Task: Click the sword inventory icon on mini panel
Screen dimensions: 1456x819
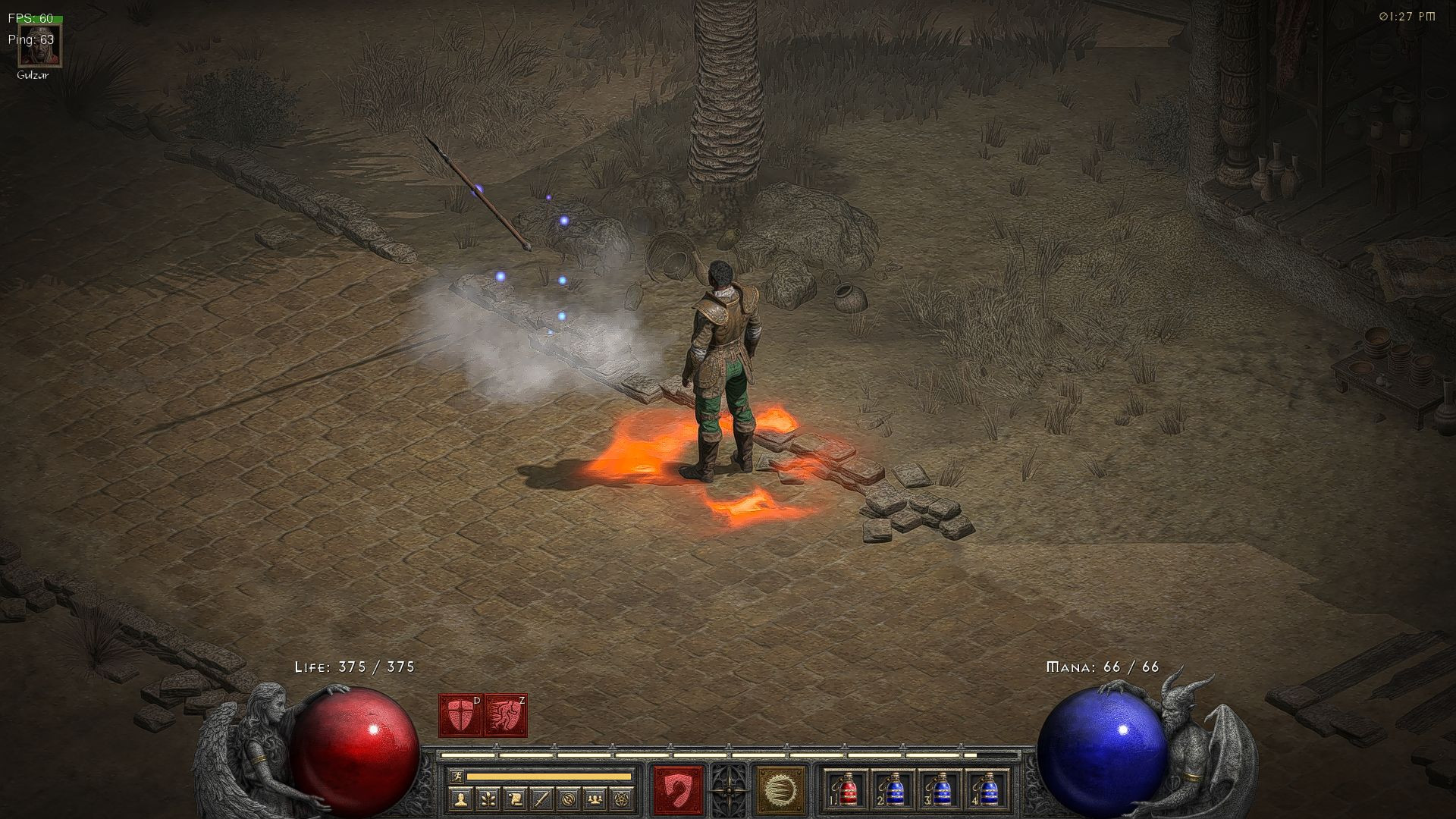Action: (x=540, y=799)
